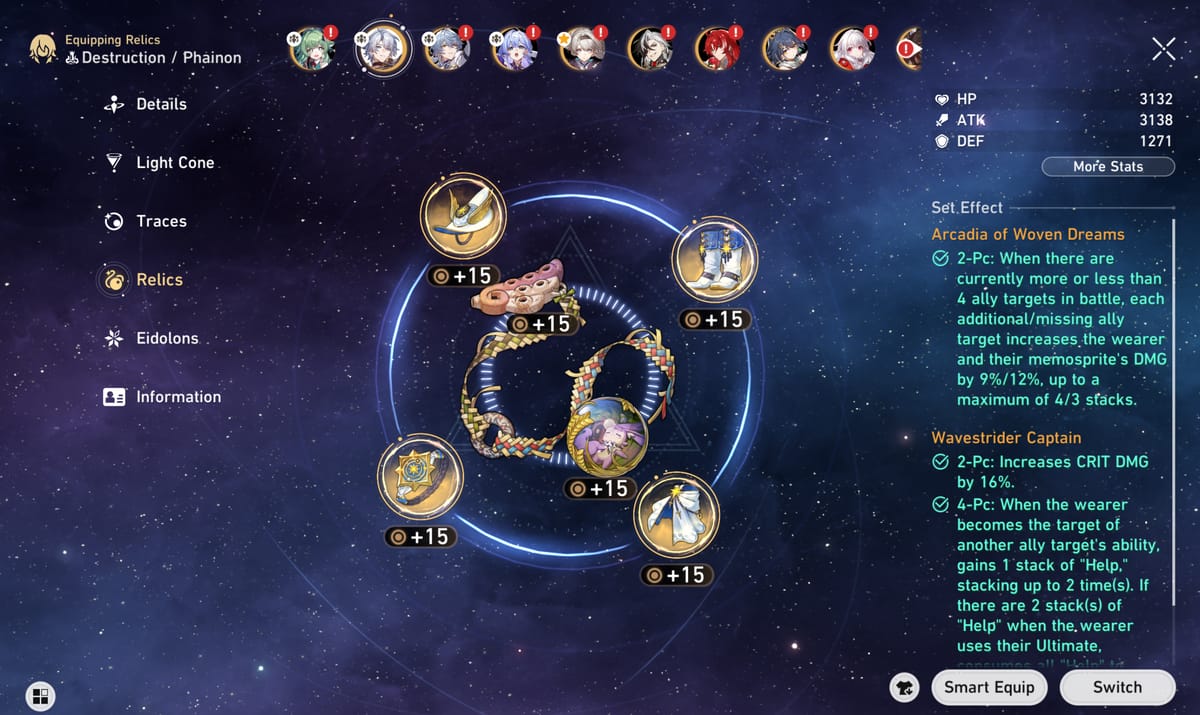Open the four-square menu icon
The height and width of the screenshot is (715, 1200).
tap(40, 696)
